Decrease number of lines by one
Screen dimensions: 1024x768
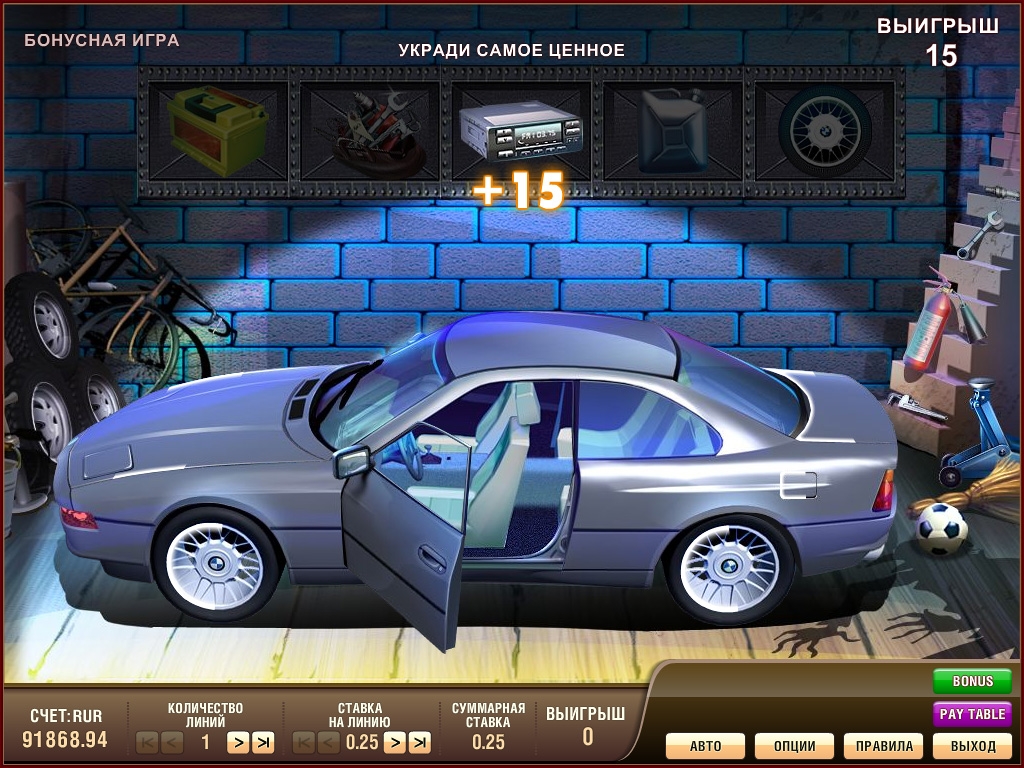pos(172,742)
